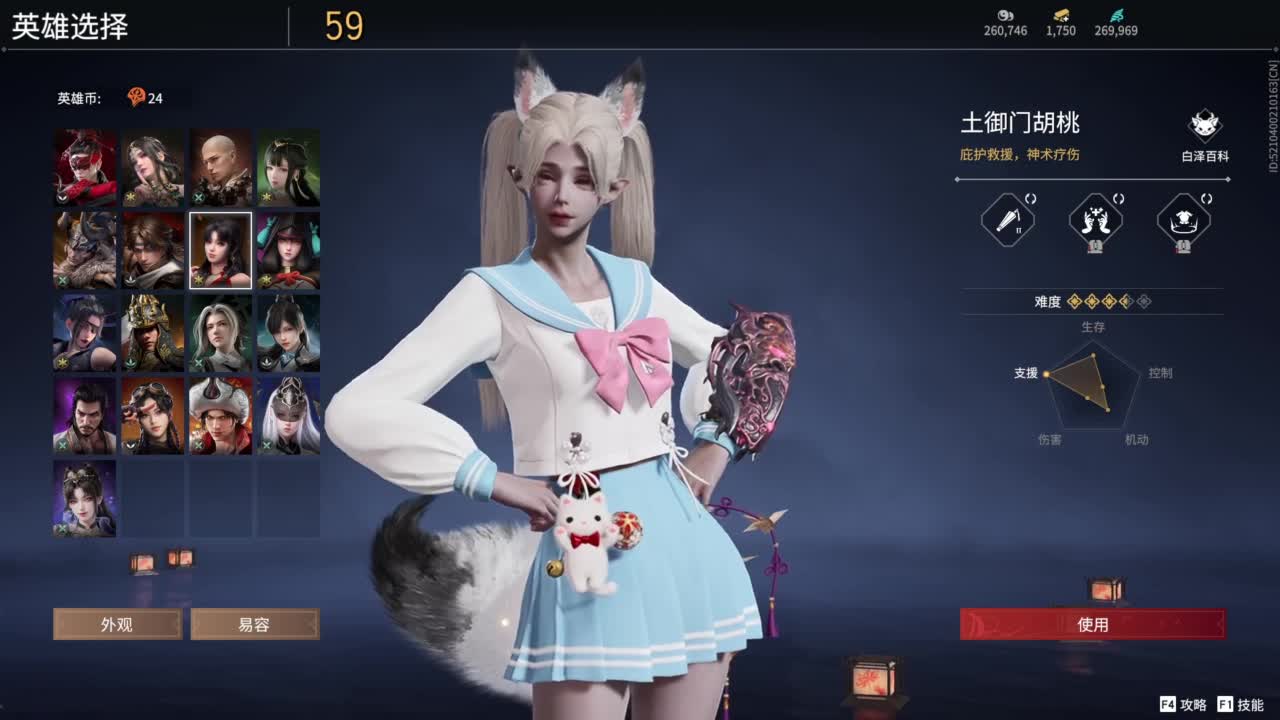Switch to the 外观 appearance tab
The width and height of the screenshot is (1280, 720).
117,624
